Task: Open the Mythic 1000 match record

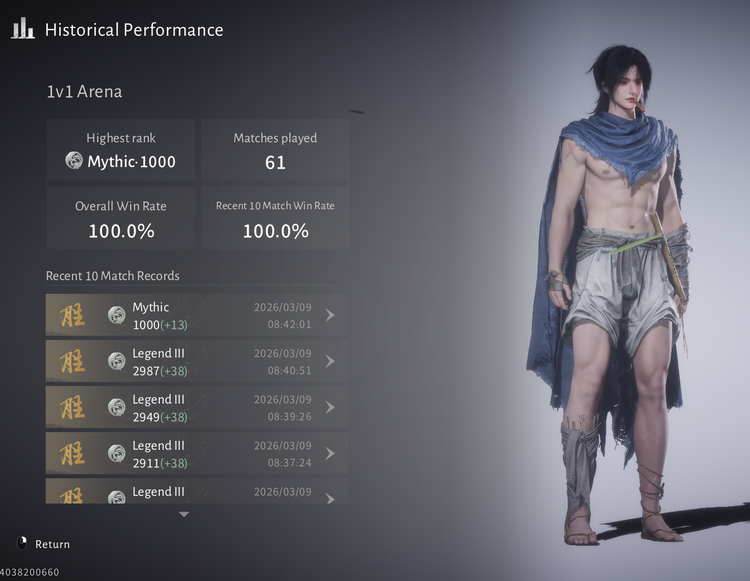Action: (197, 315)
